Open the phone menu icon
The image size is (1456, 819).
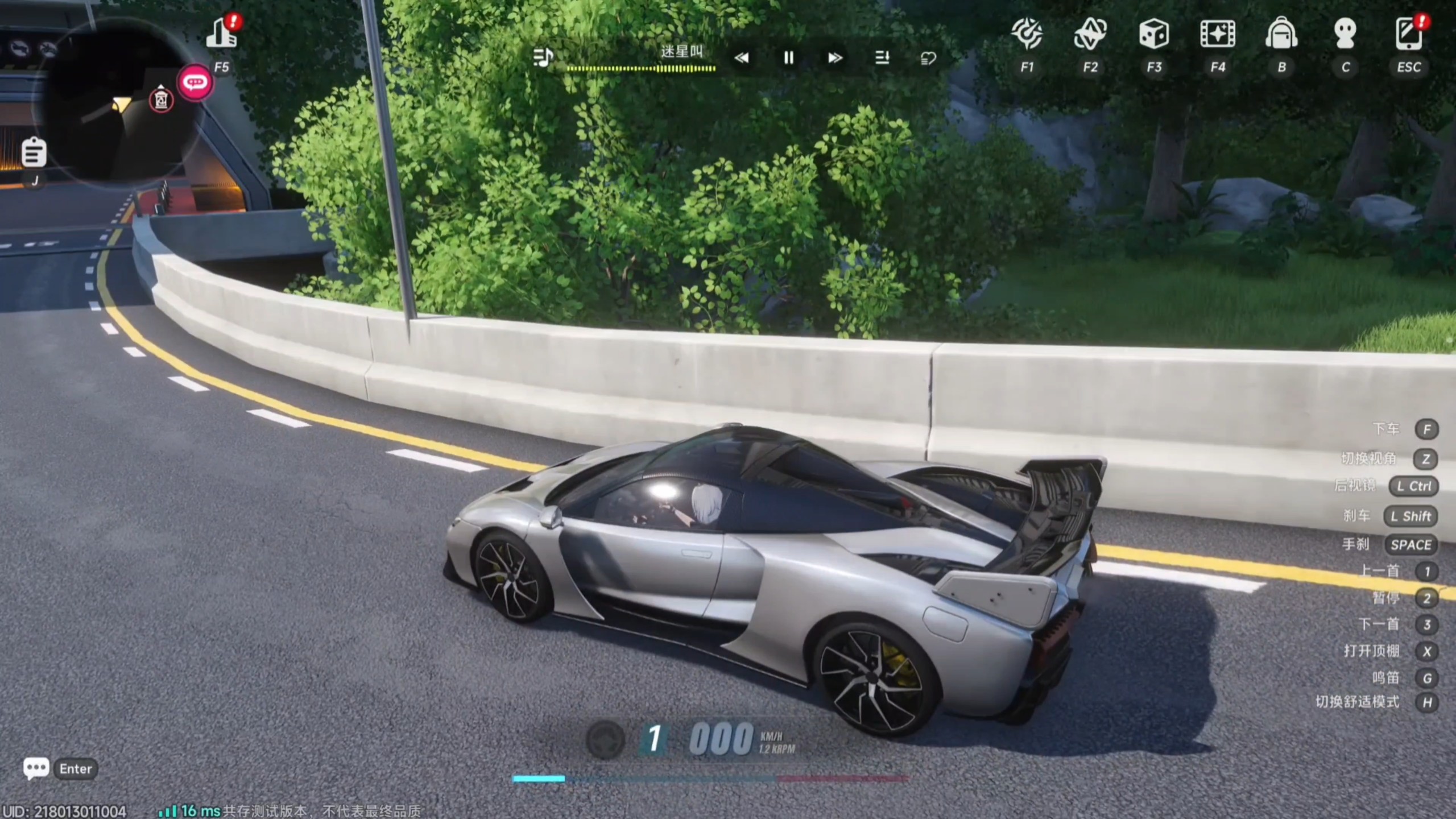[1408, 34]
